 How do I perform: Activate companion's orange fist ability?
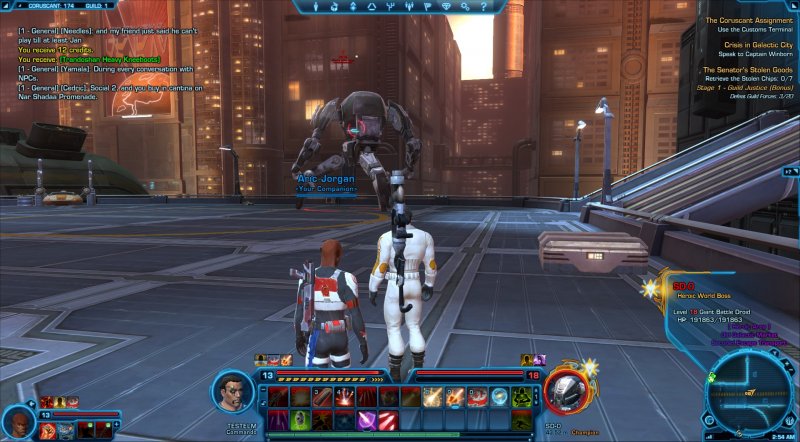point(49,431)
